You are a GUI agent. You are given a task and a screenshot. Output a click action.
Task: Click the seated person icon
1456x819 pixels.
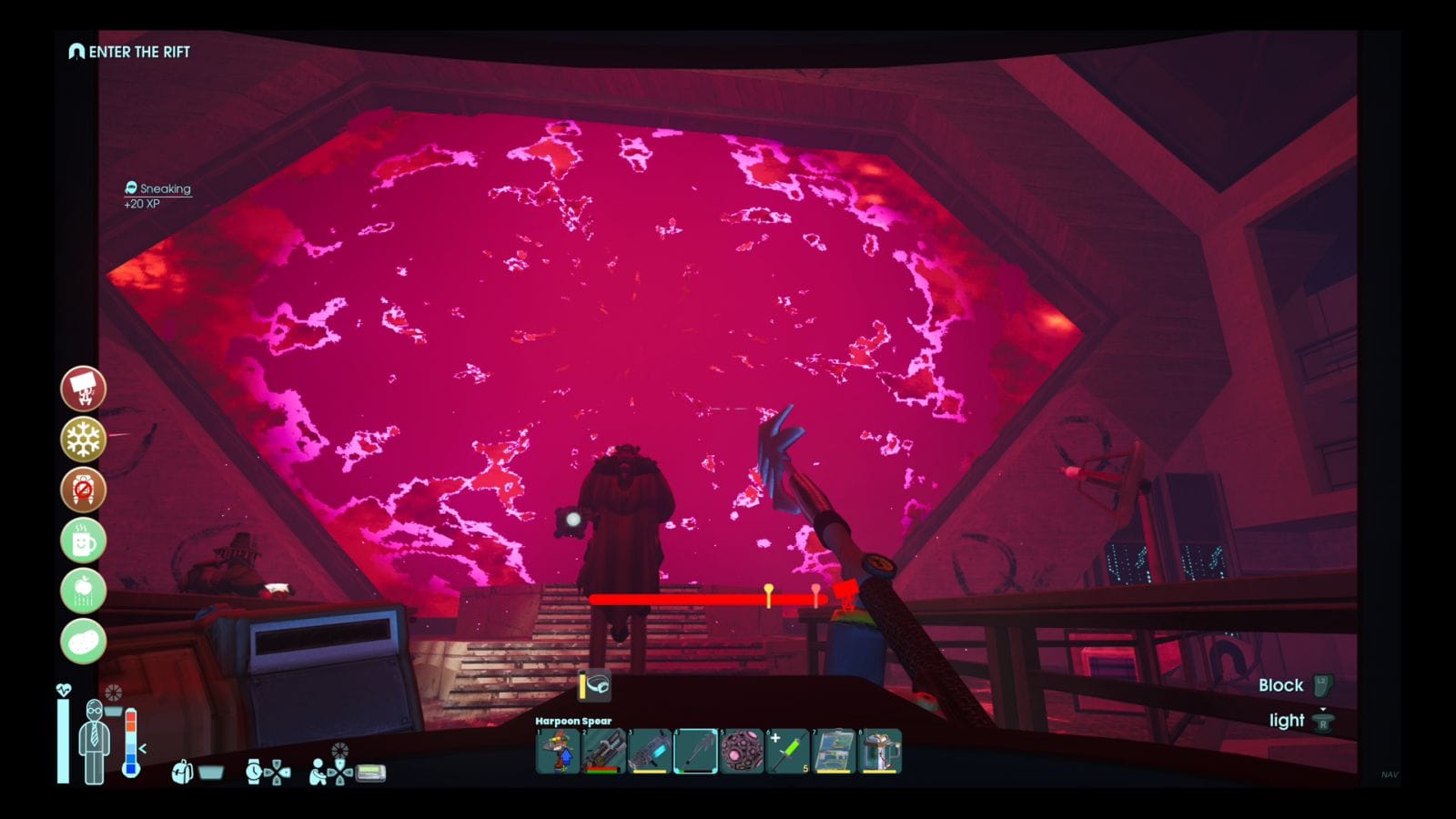click(x=318, y=773)
